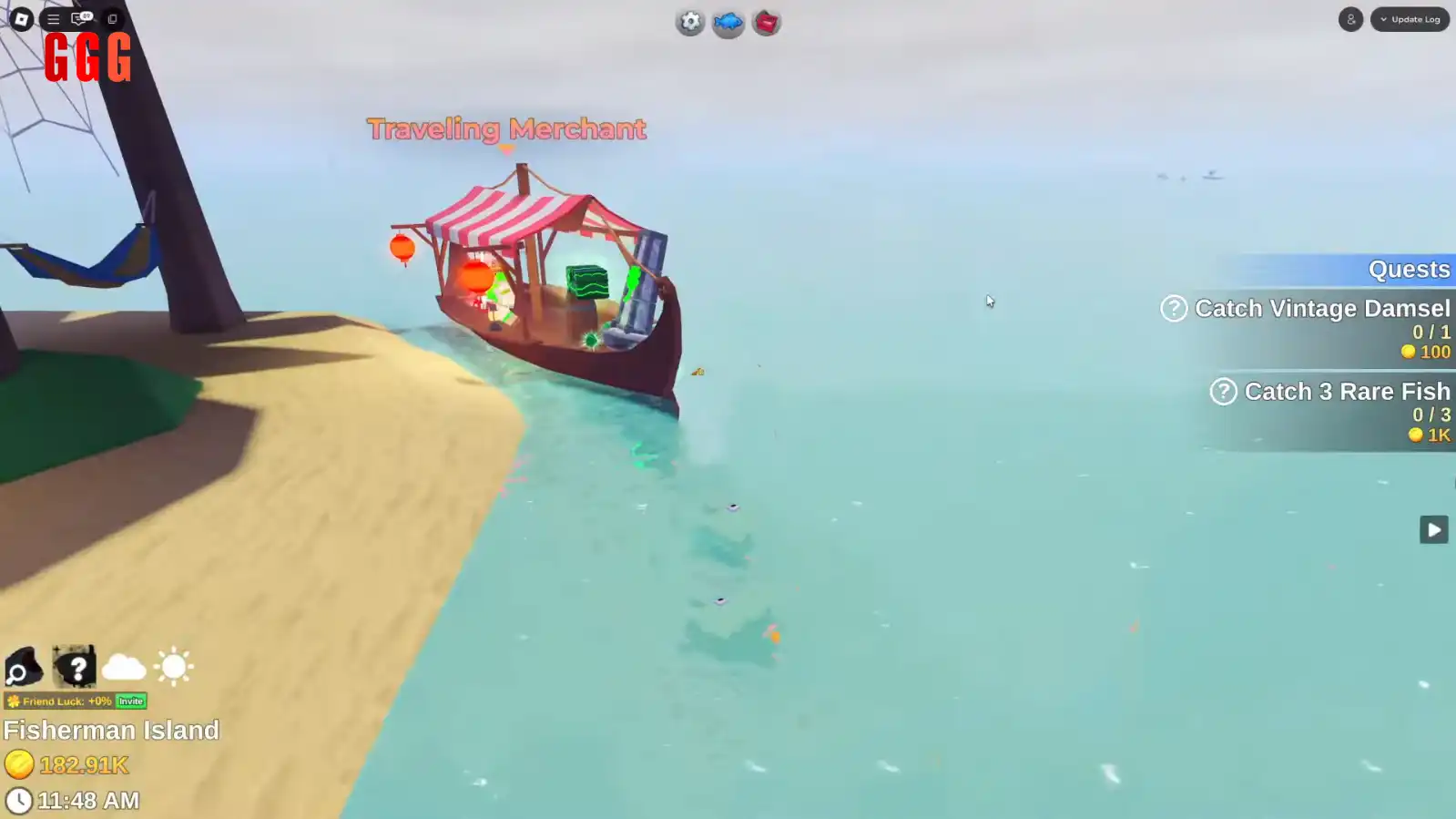Expand the arrow panel below the quests
Viewport: 1456px width, 819px height.
[1433, 529]
